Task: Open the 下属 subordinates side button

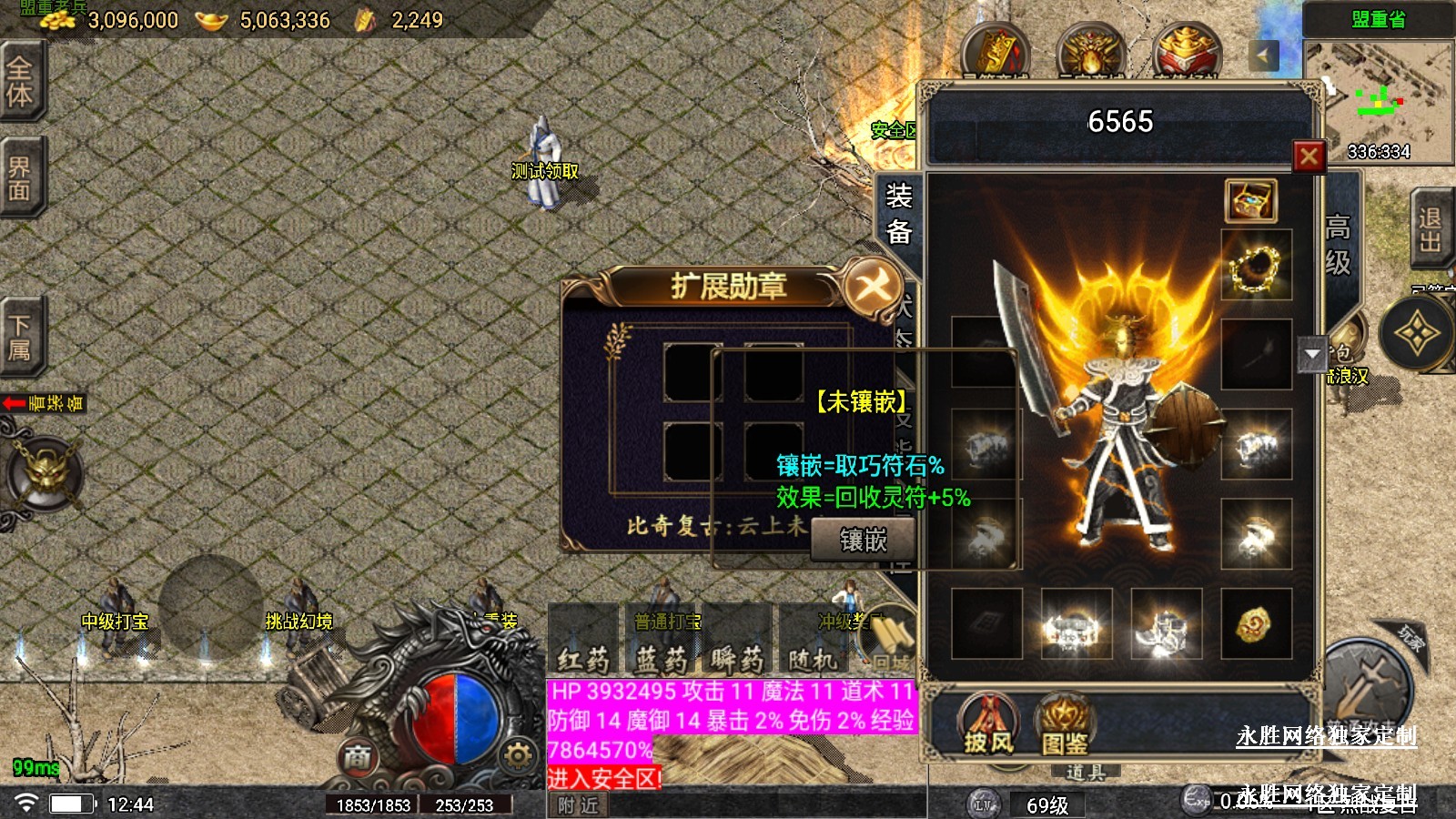Action: coord(19,337)
